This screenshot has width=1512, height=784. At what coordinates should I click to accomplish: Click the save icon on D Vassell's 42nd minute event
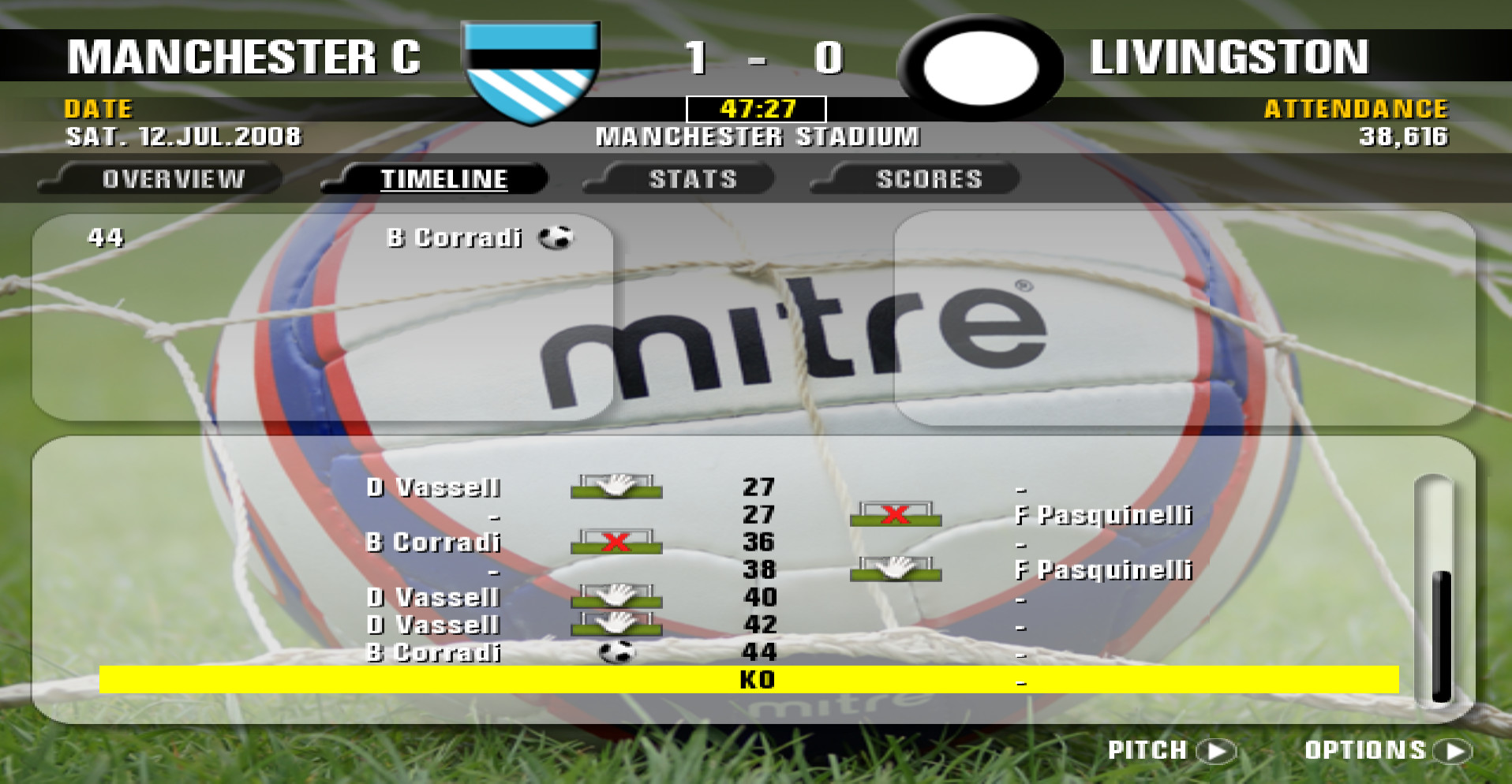[616, 625]
